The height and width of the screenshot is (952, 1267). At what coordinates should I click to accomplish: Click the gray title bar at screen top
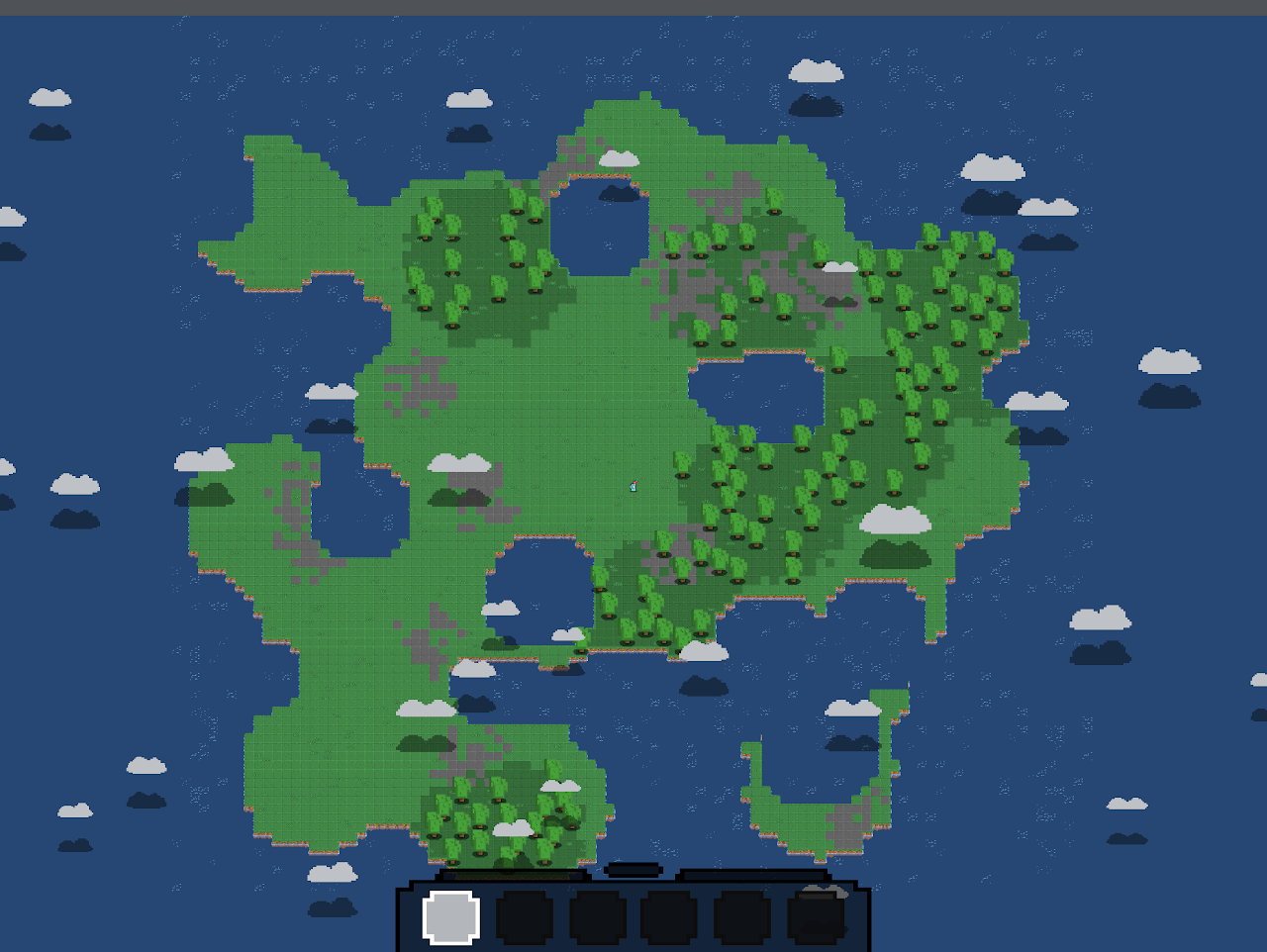633,8
